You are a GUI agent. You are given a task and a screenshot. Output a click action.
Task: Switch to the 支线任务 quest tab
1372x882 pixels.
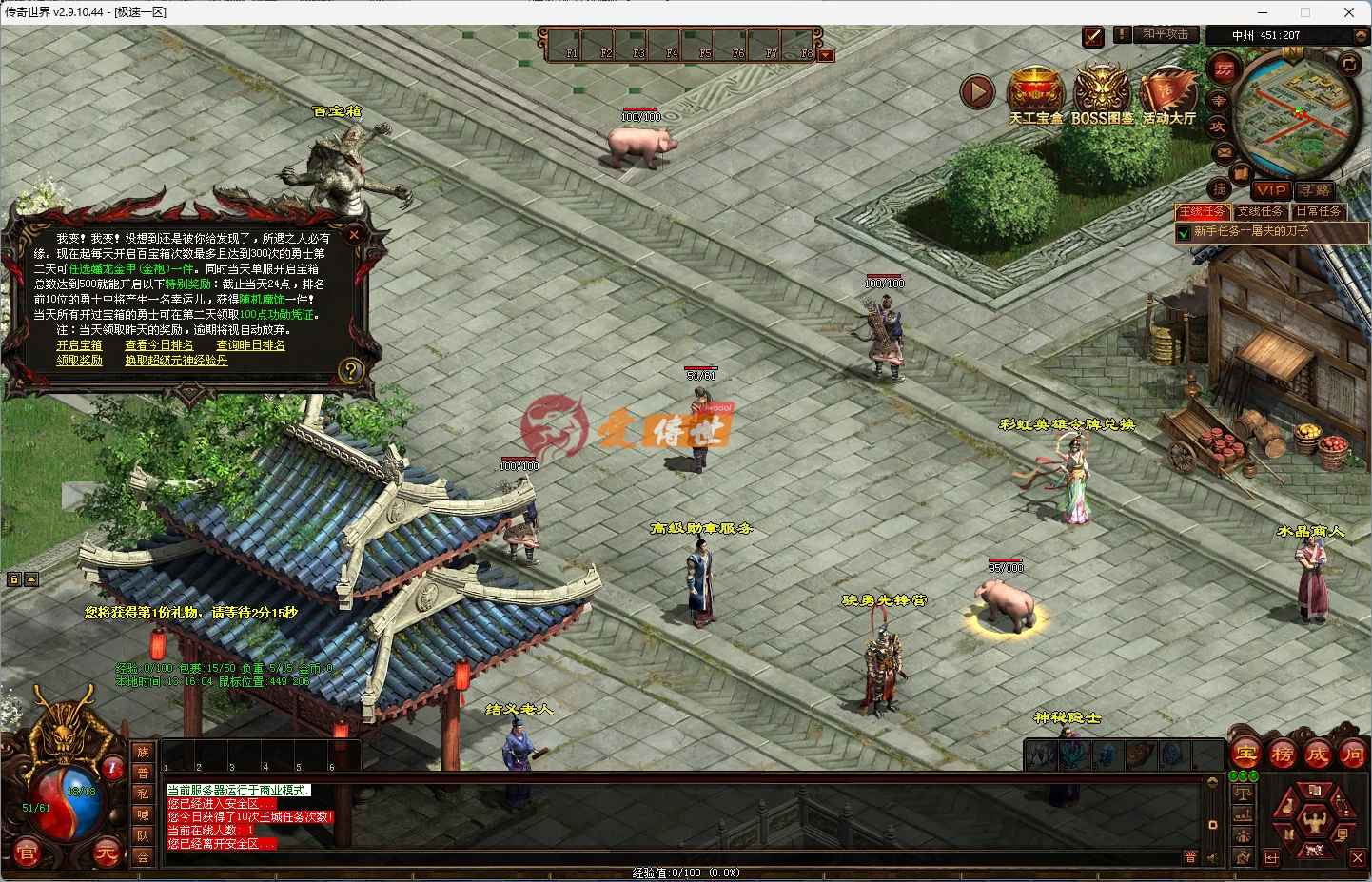click(1262, 211)
